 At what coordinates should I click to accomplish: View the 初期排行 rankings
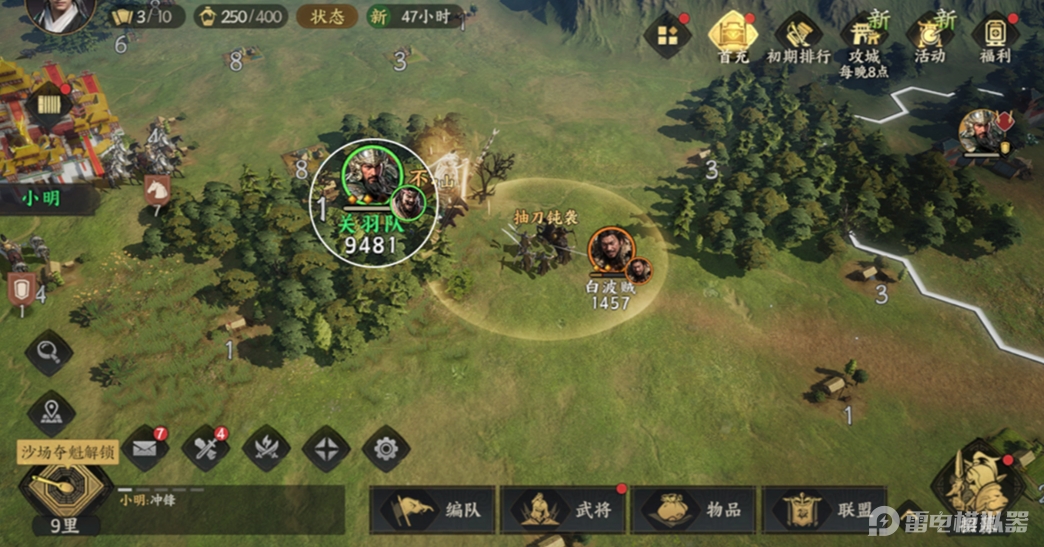[798, 38]
